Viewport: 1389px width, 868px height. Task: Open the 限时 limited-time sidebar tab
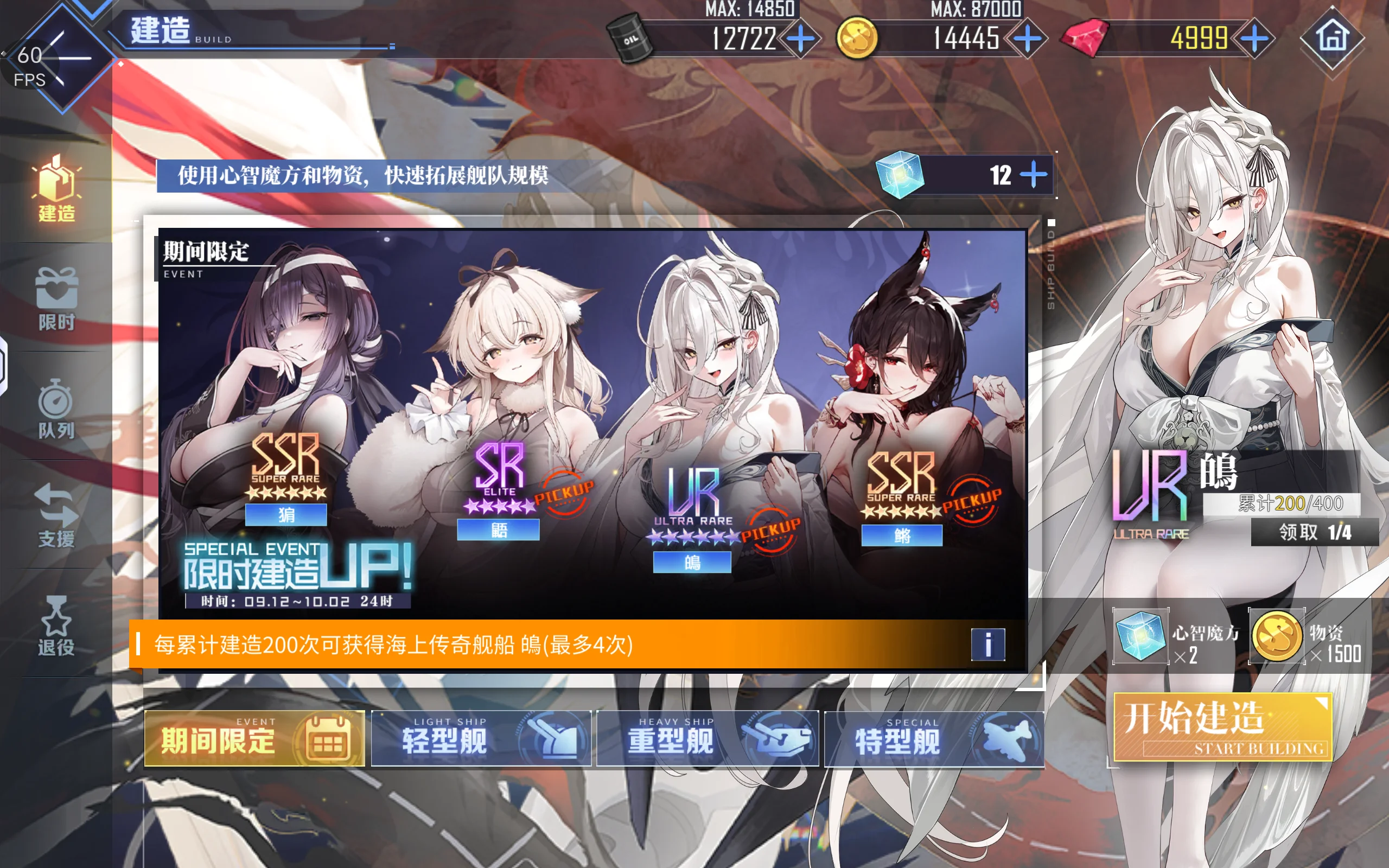[56, 298]
